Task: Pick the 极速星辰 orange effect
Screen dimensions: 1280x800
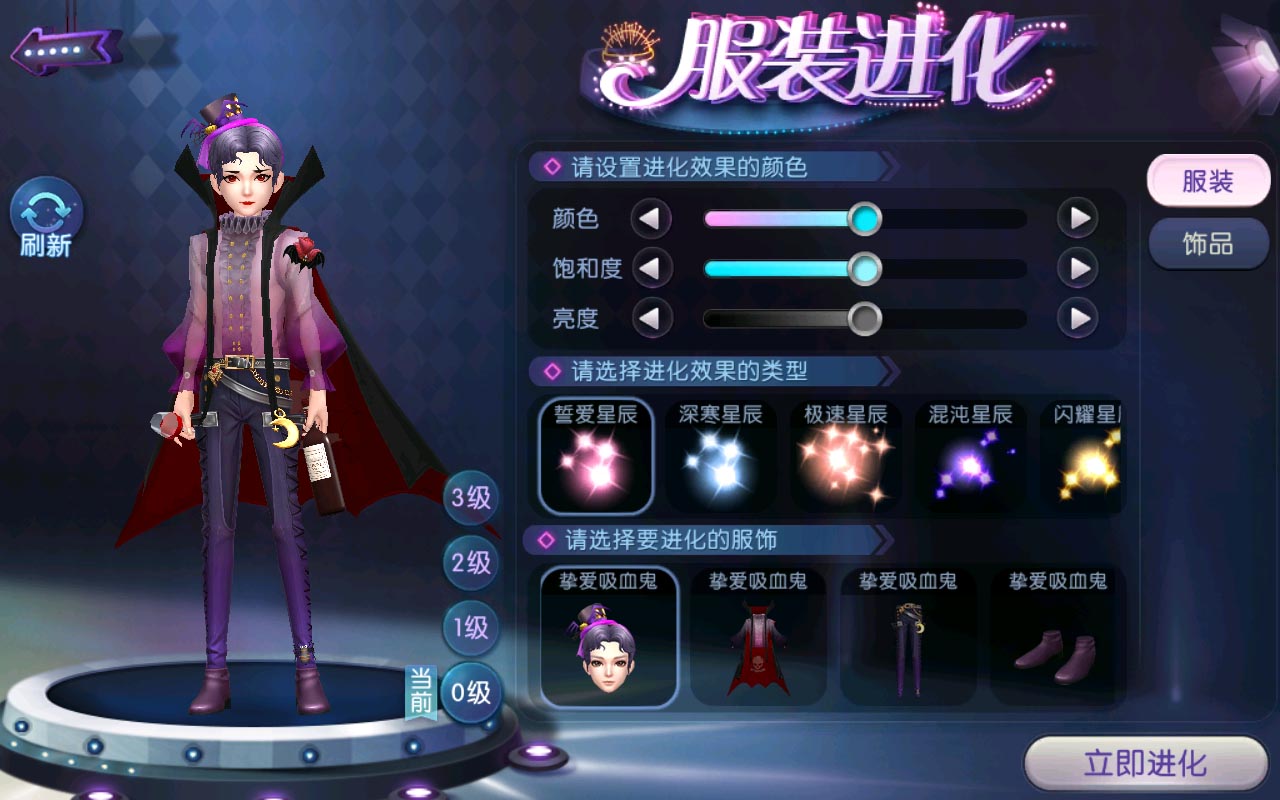Action: [x=846, y=457]
